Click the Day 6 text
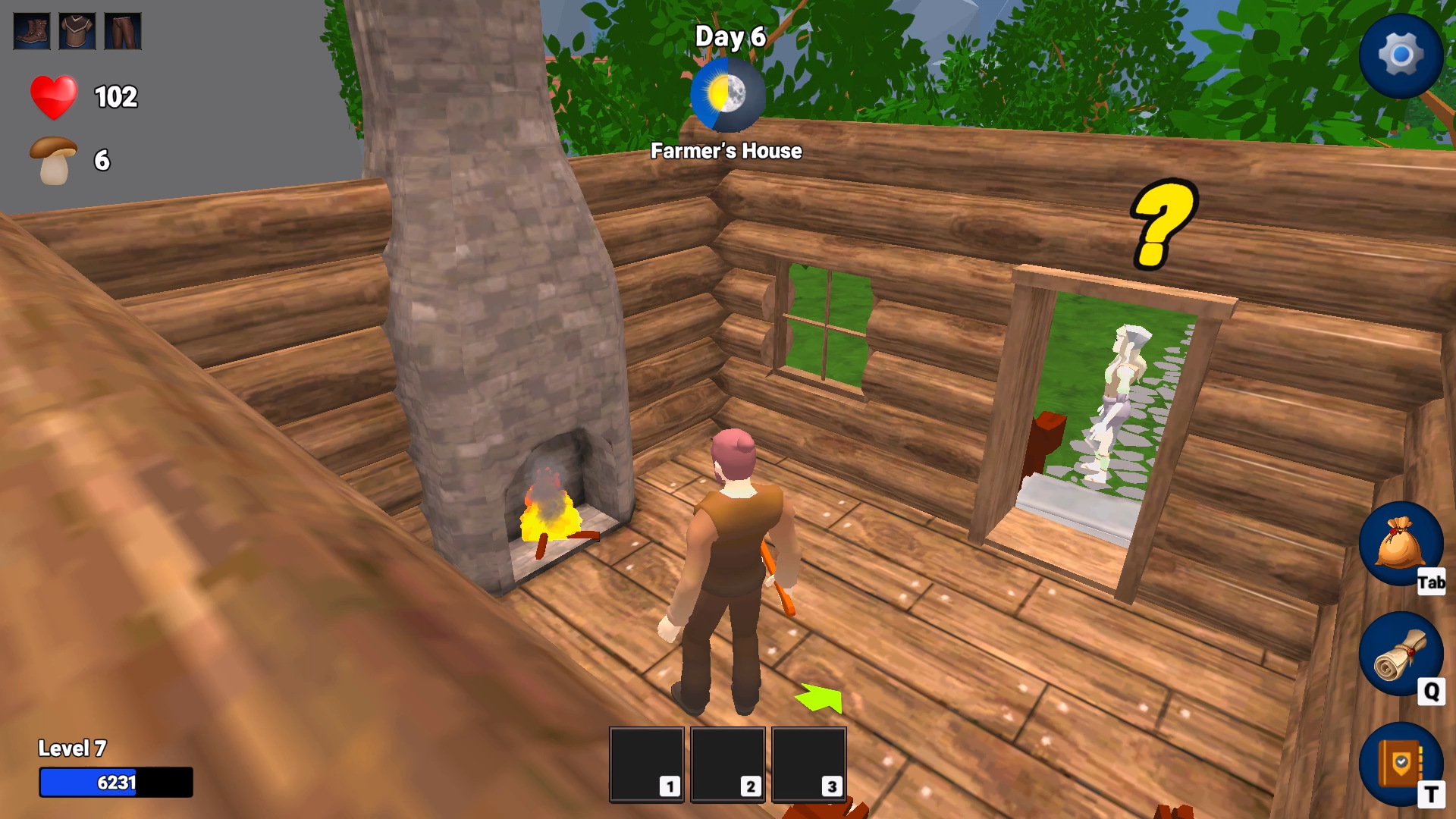This screenshot has width=1456, height=819. (x=730, y=36)
